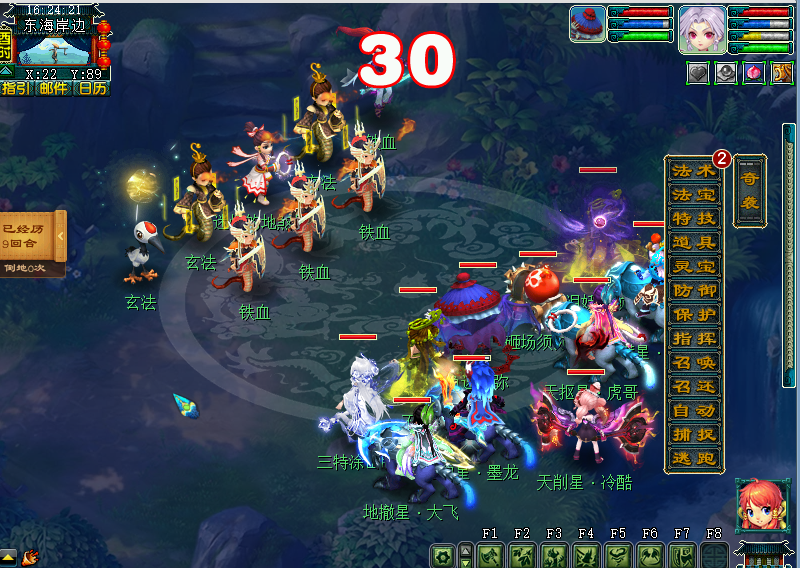This screenshot has height=568, width=800.
Task: Open the 邮件 mail button
Action: tap(53, 88)
